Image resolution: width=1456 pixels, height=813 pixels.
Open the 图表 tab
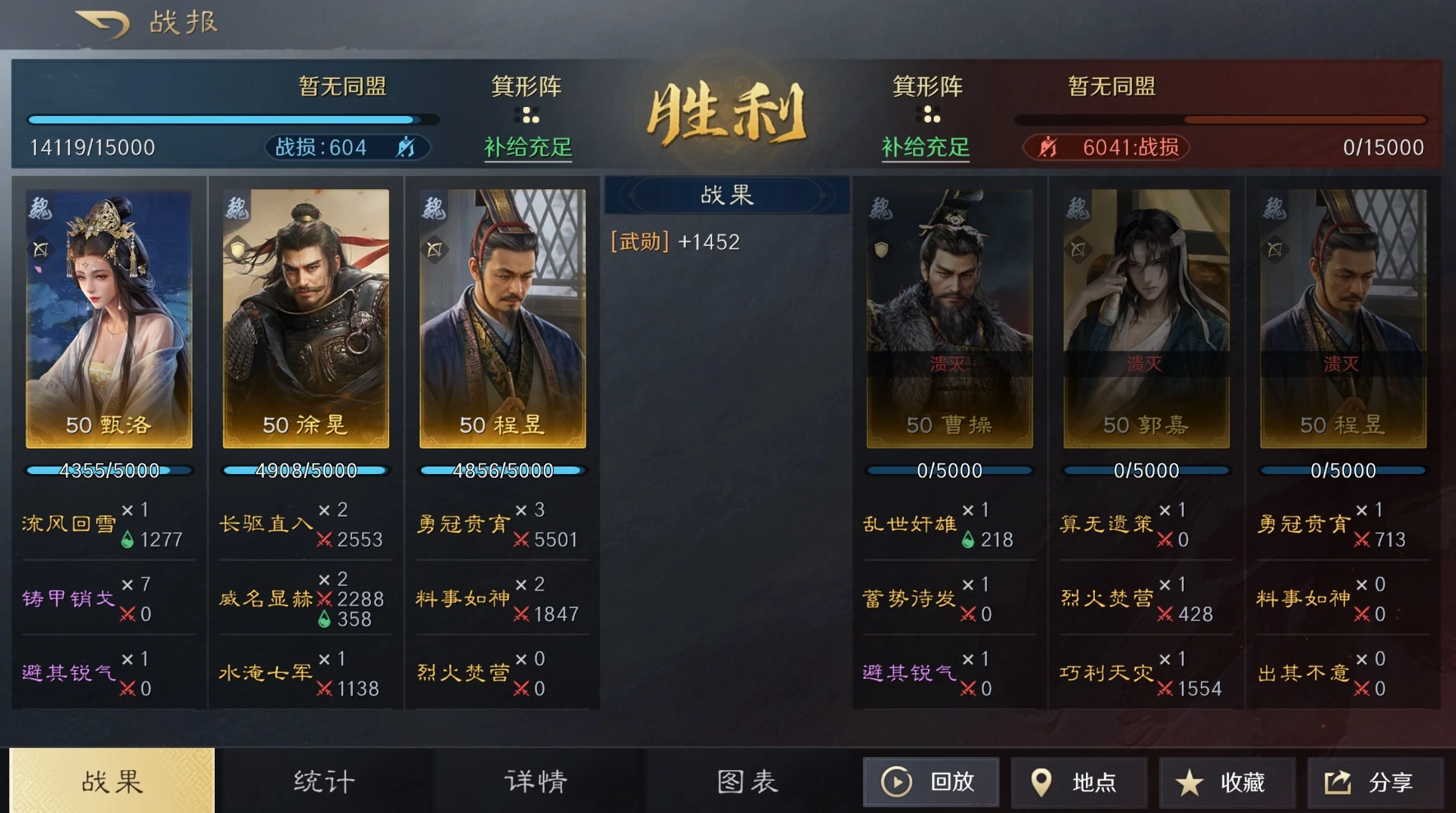[x=745, y=780]
